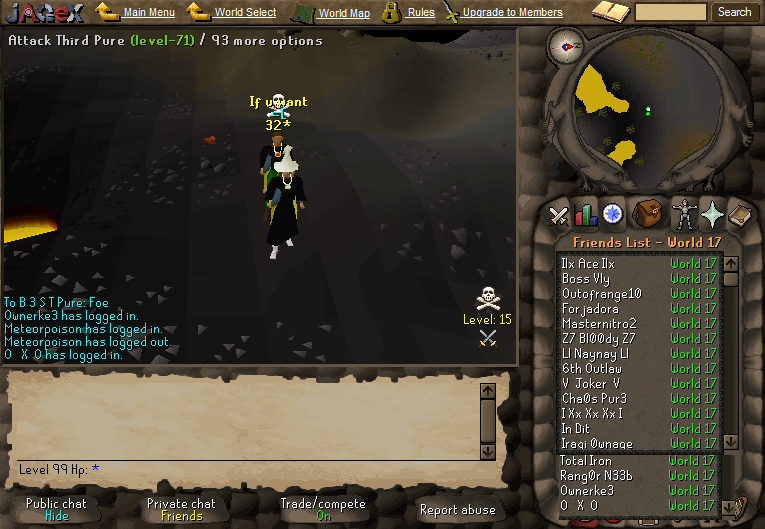Viewport: 765px width, 529px height.
Task: Open the magic spellbook tab
Action: (738, 214)
